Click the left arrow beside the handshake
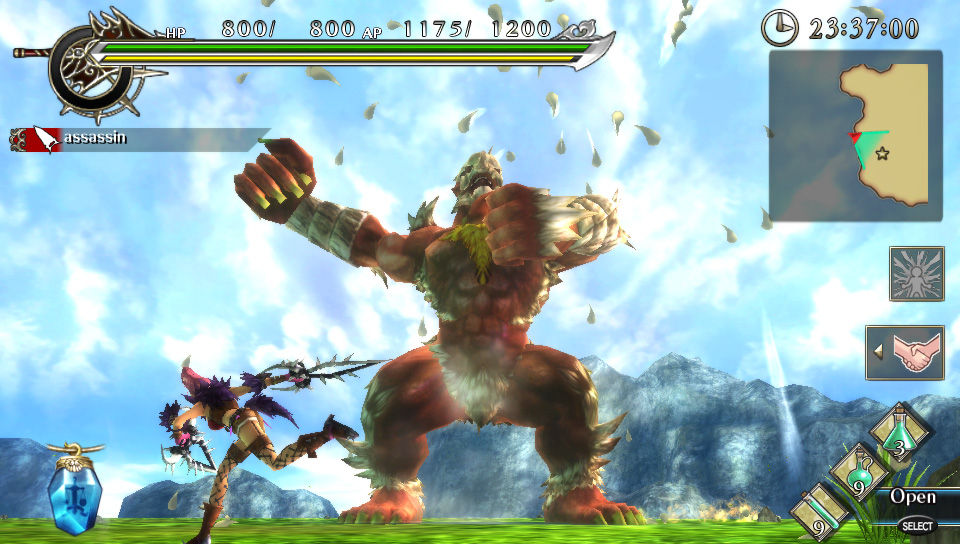 [x=878, y=352]
